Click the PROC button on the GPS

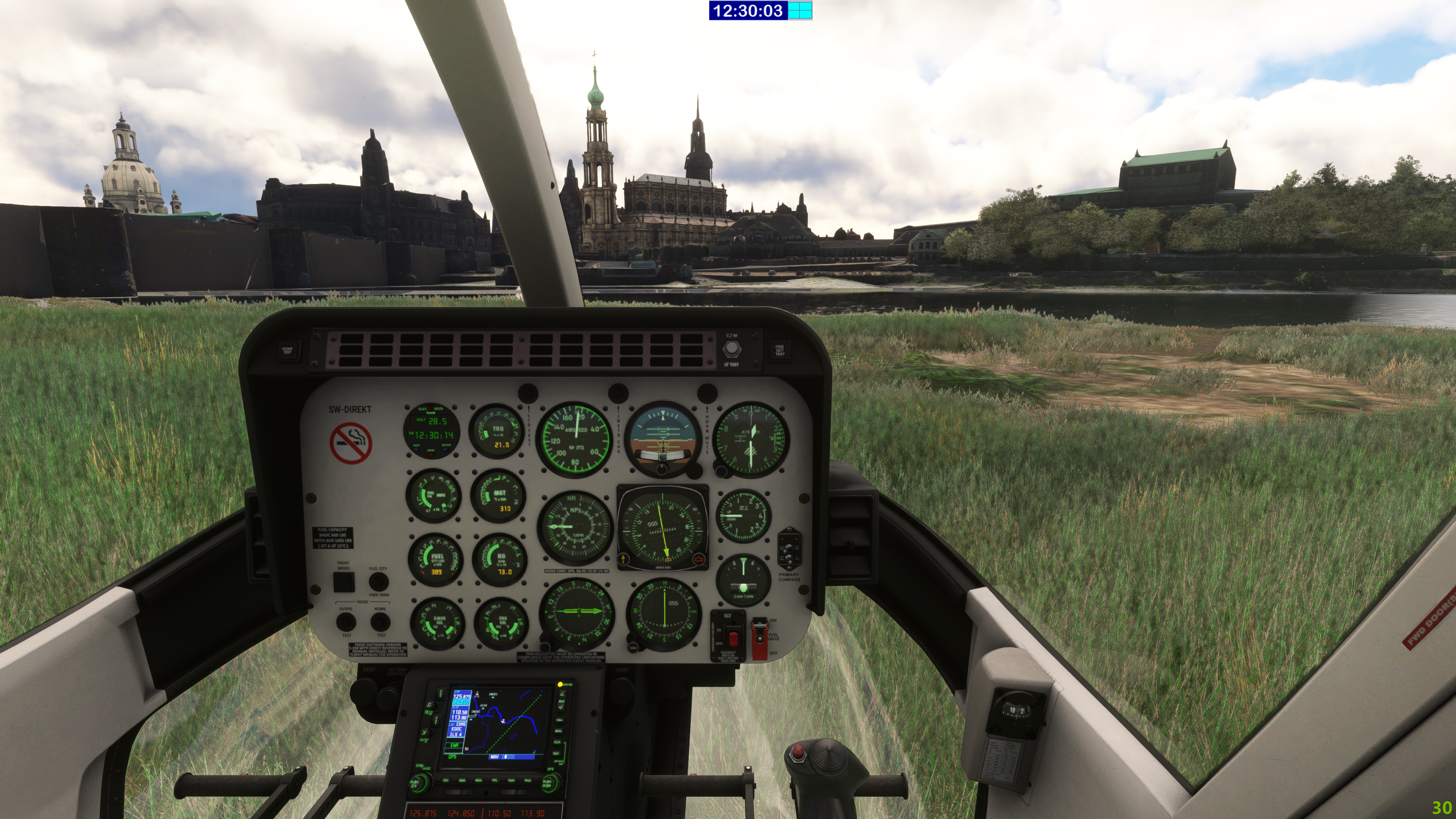coord(528,781)
